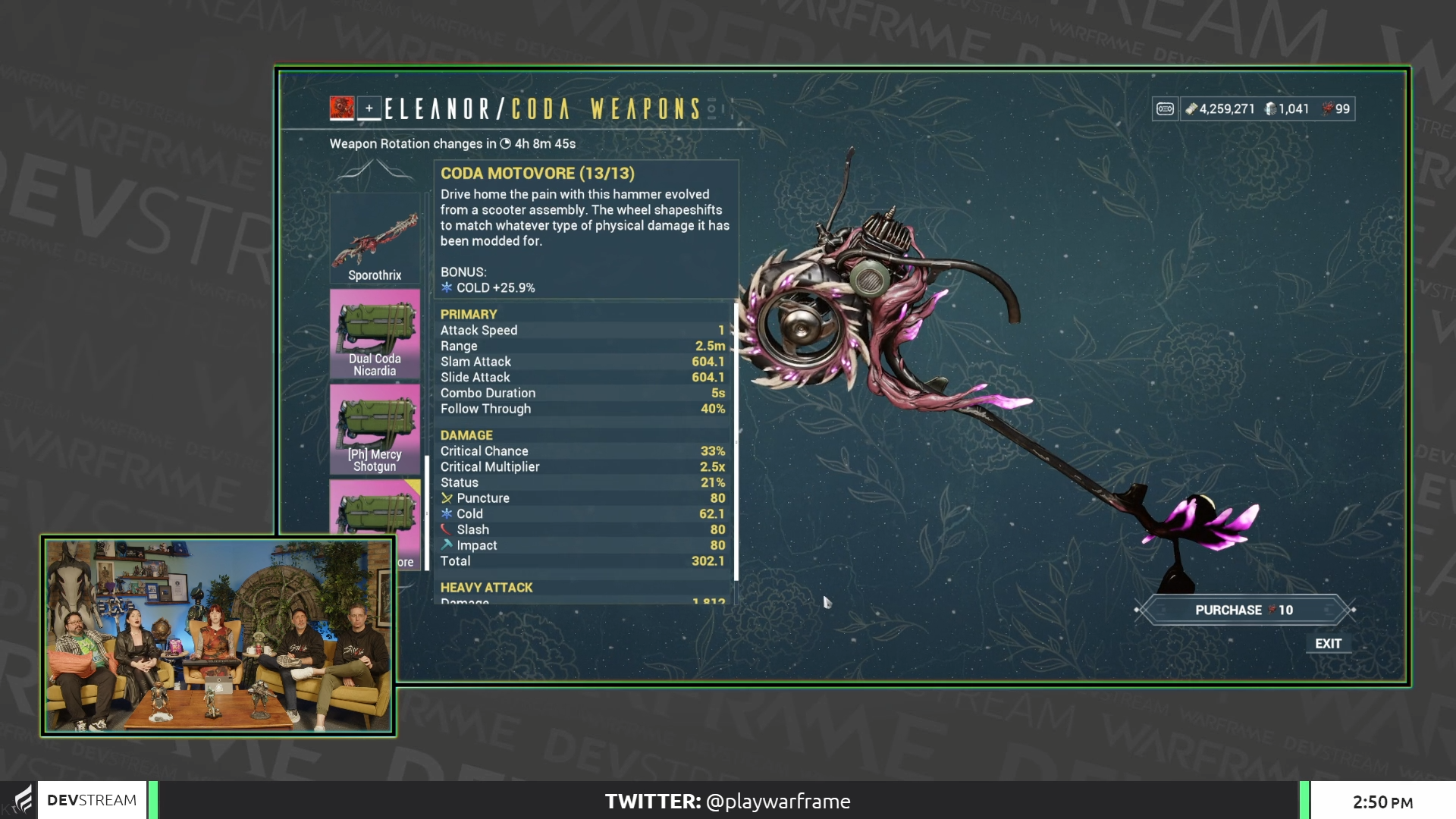Click the Impact damage icon
Viewport: 1456px width, 819px height.
447,544
